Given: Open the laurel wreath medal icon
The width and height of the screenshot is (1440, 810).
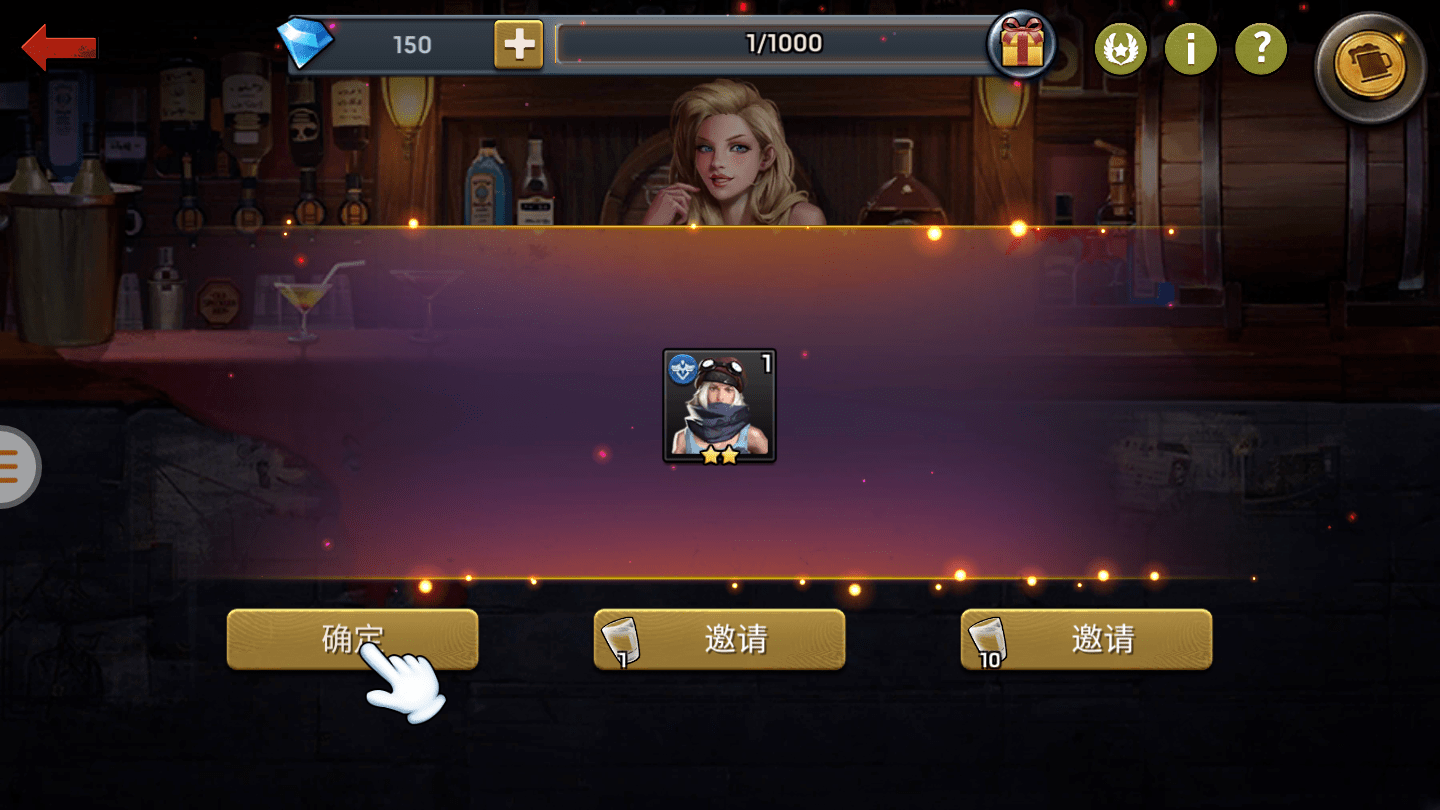Looking at the screenshot, I should 1121,48.
